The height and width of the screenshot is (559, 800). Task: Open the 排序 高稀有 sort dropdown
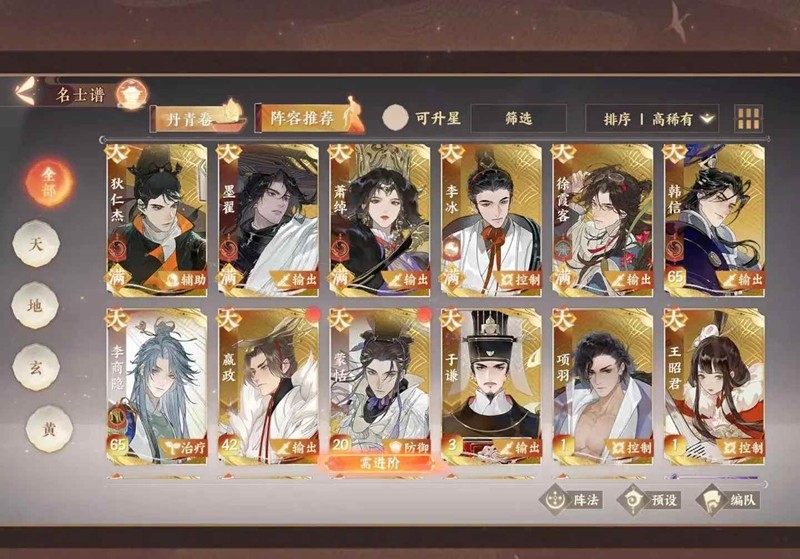(x=652, y=118)
